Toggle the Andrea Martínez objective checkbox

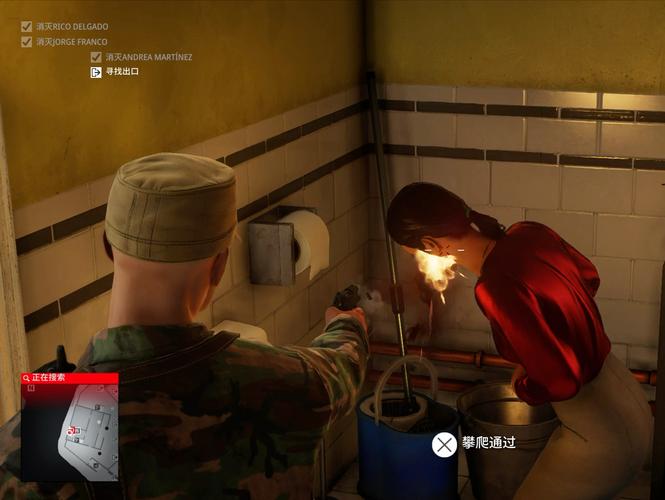pyautogui.click(x=96, y=57)
